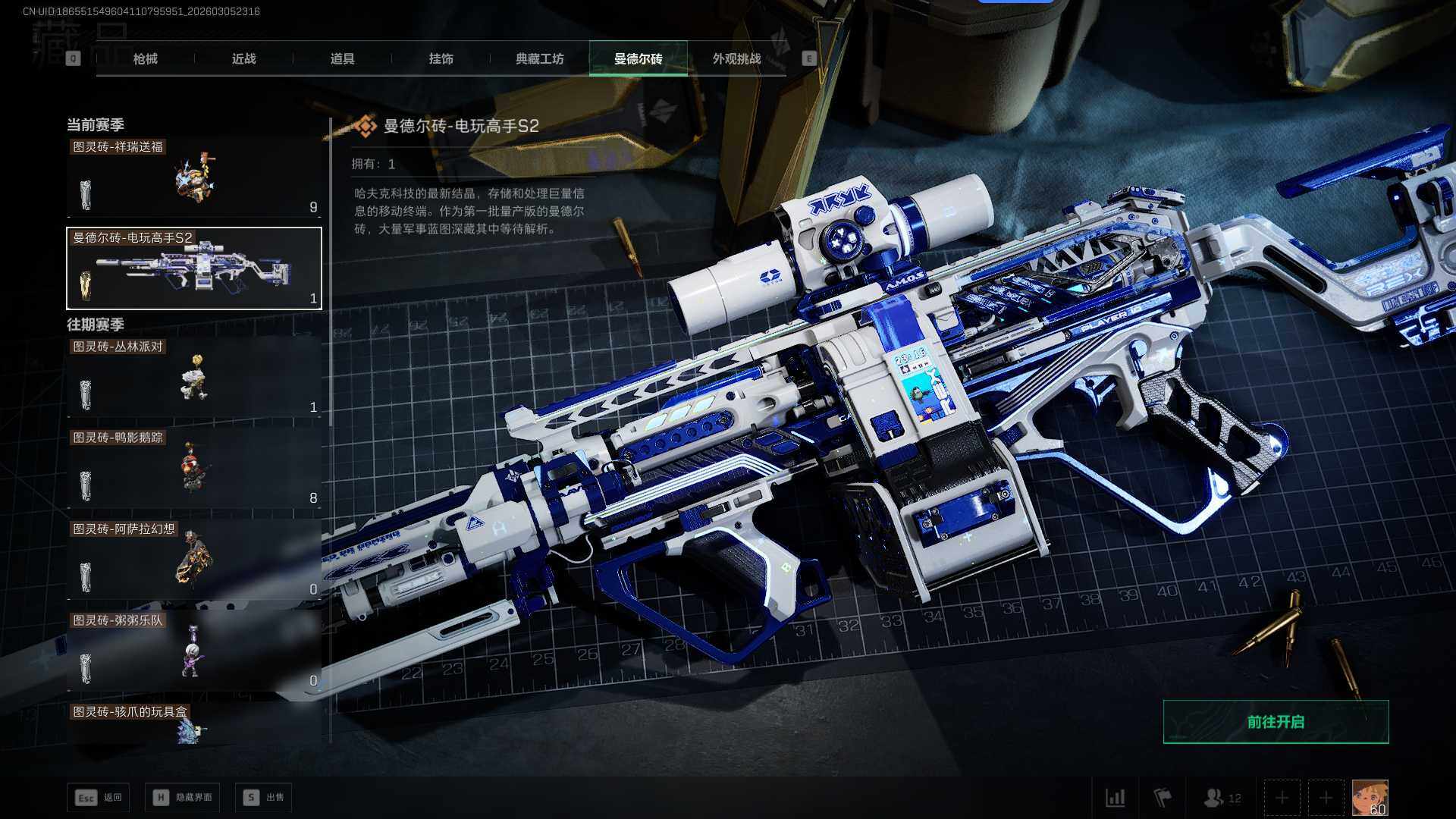
Task: Select the 图灵砖-骇爪的玩具盒 item
Action: 193,724
